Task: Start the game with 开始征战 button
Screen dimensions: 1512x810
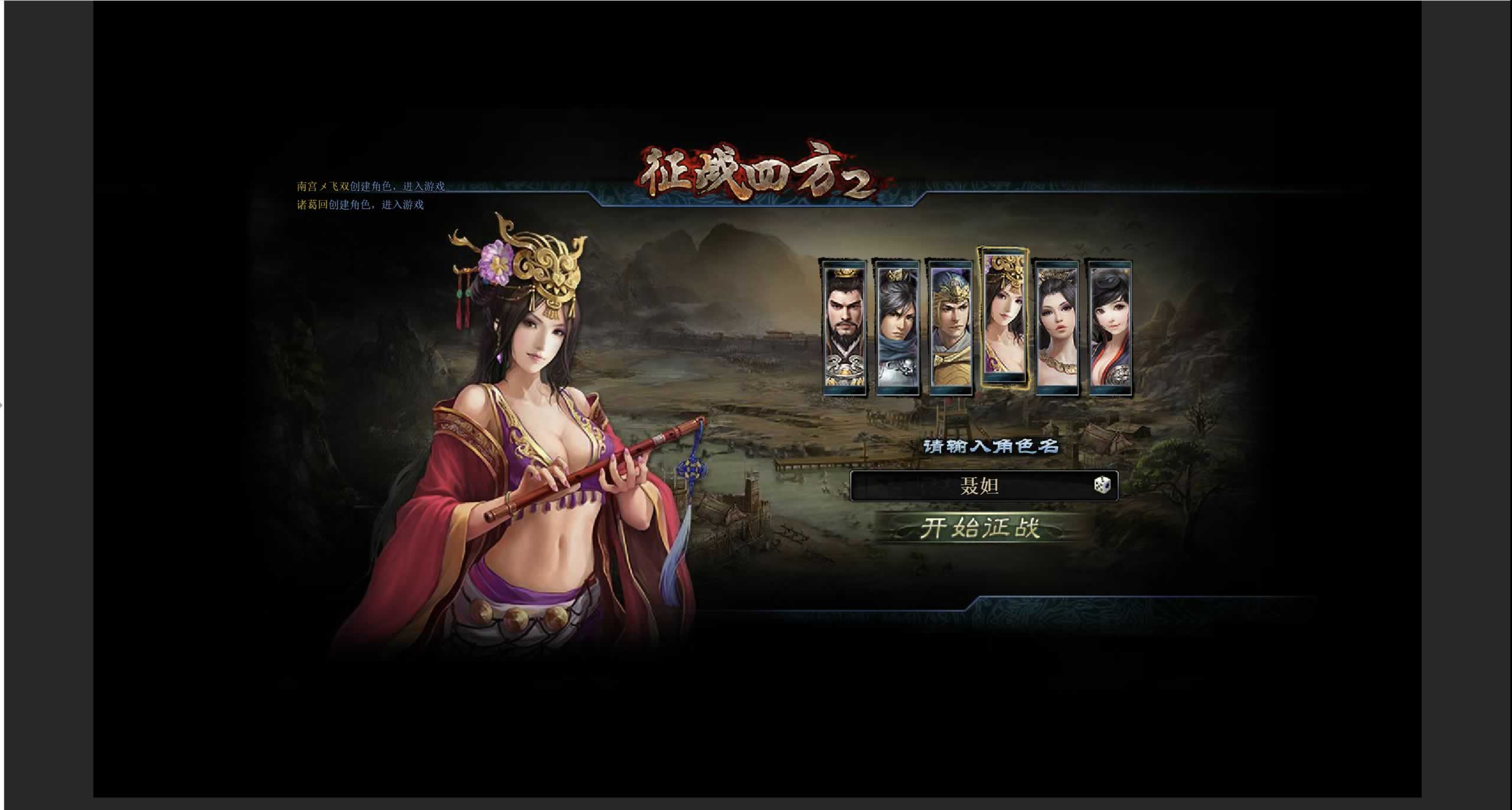Action: pyautogui.click(x=980, y=528)
